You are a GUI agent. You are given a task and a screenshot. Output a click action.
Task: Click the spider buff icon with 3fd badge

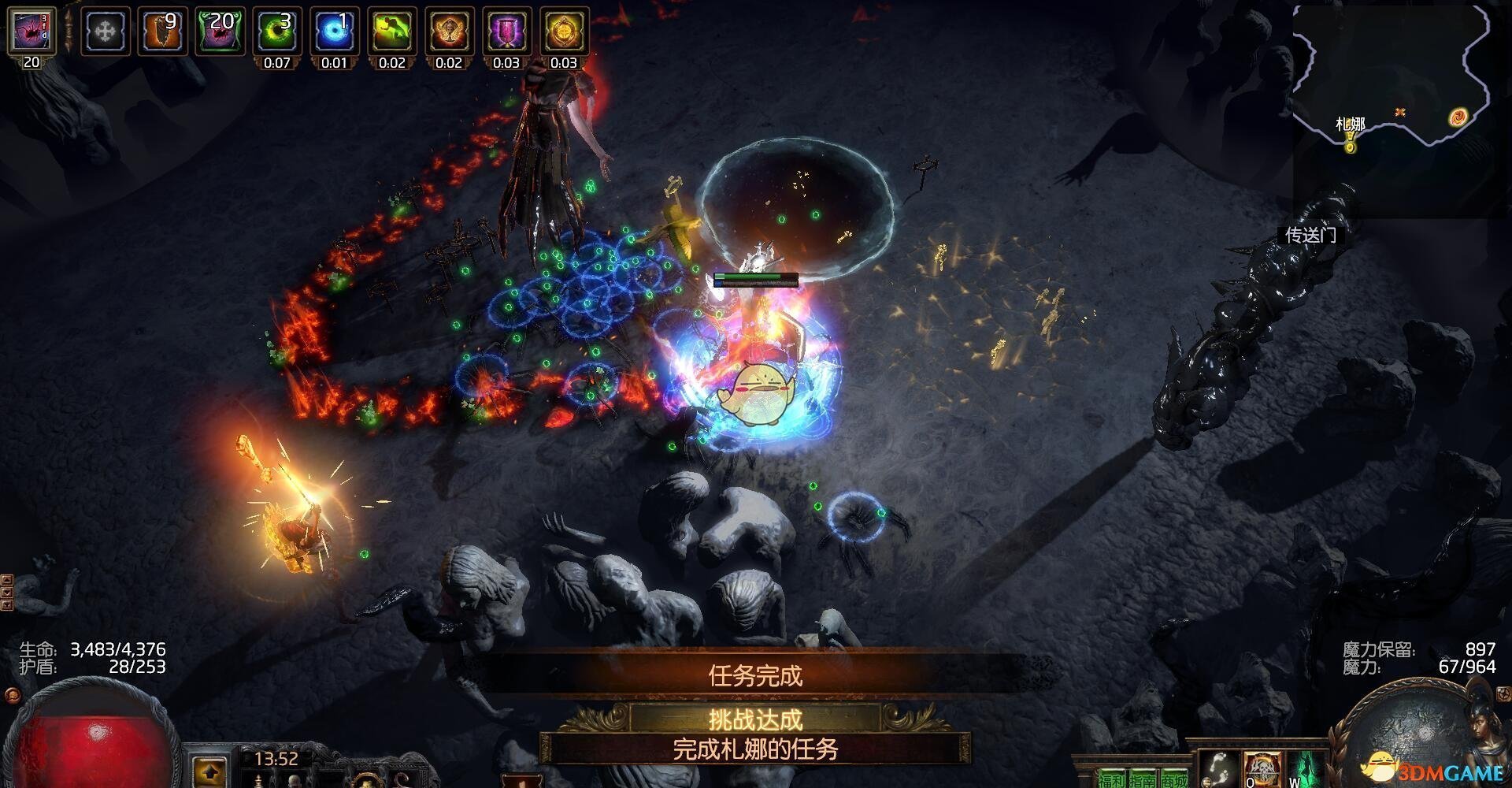(31, 32)
